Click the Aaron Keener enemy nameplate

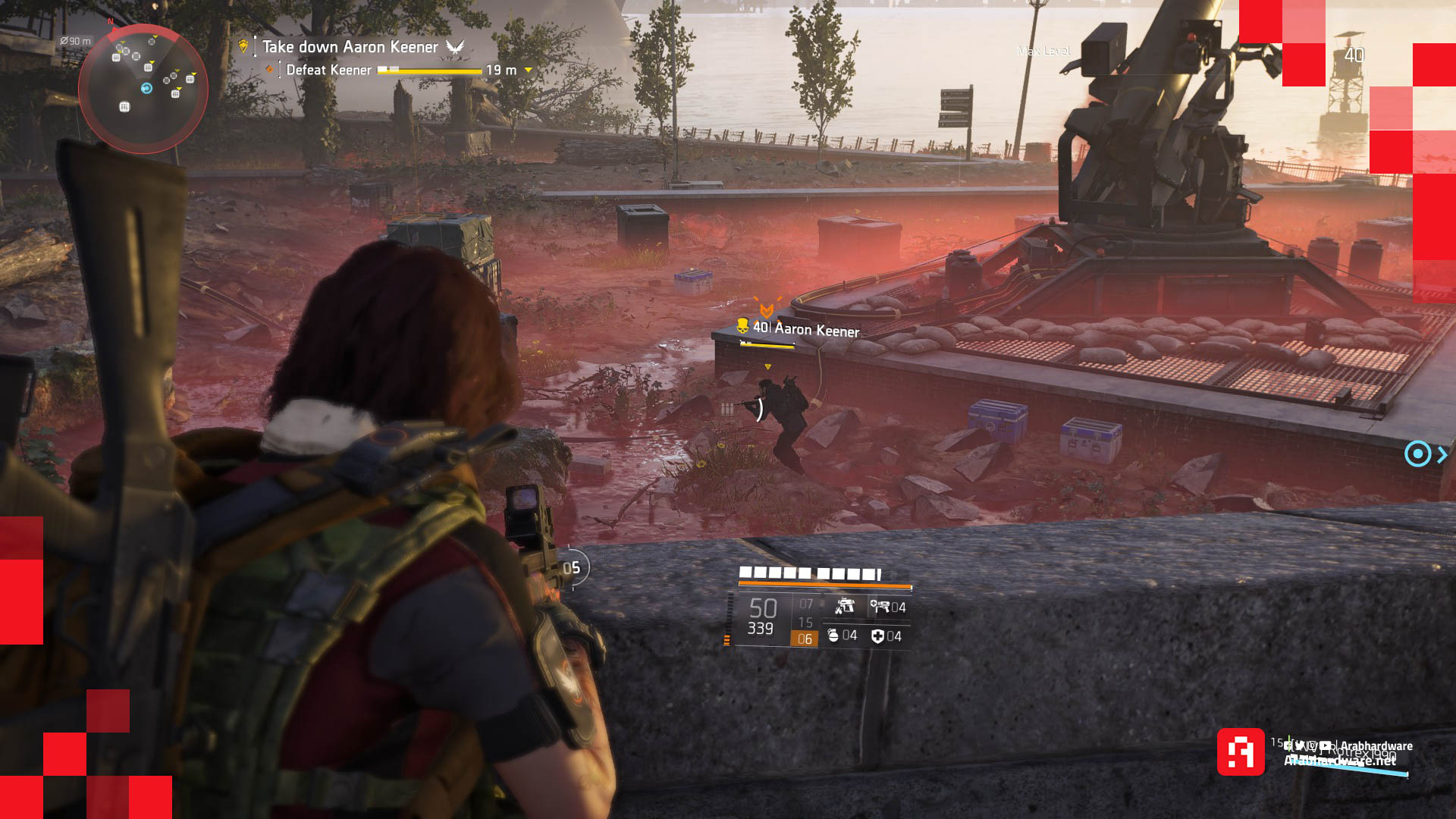805,329
